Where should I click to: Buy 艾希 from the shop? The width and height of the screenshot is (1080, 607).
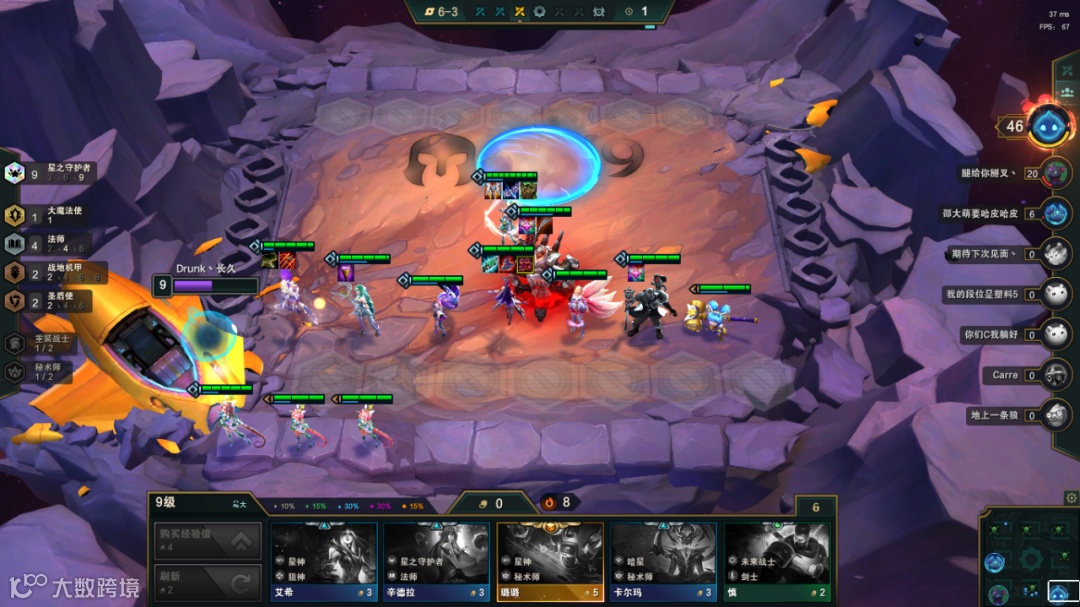point(324,562)
